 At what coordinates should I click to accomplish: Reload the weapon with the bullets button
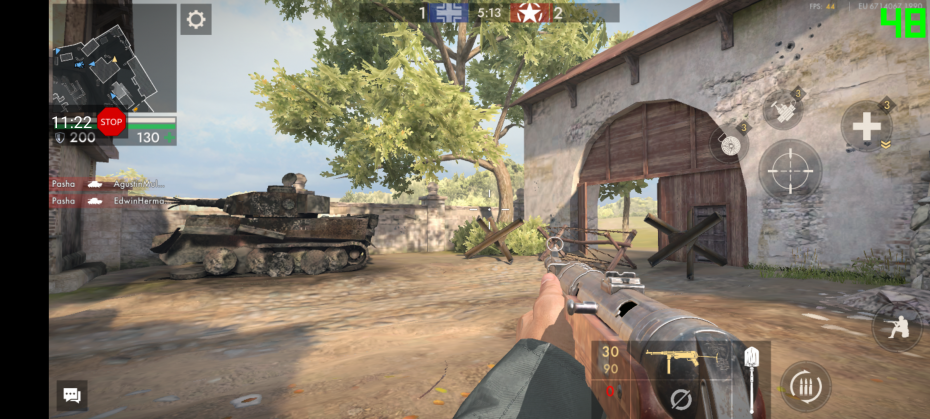tap(804, 387)
